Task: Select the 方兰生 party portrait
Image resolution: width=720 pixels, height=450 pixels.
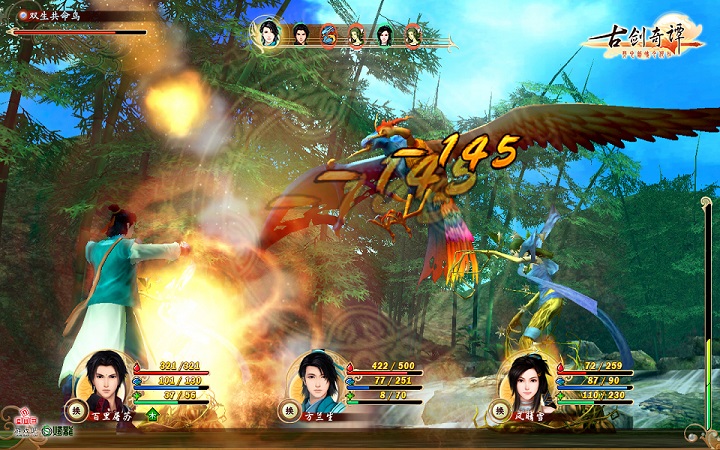Action: click(316, 378)
